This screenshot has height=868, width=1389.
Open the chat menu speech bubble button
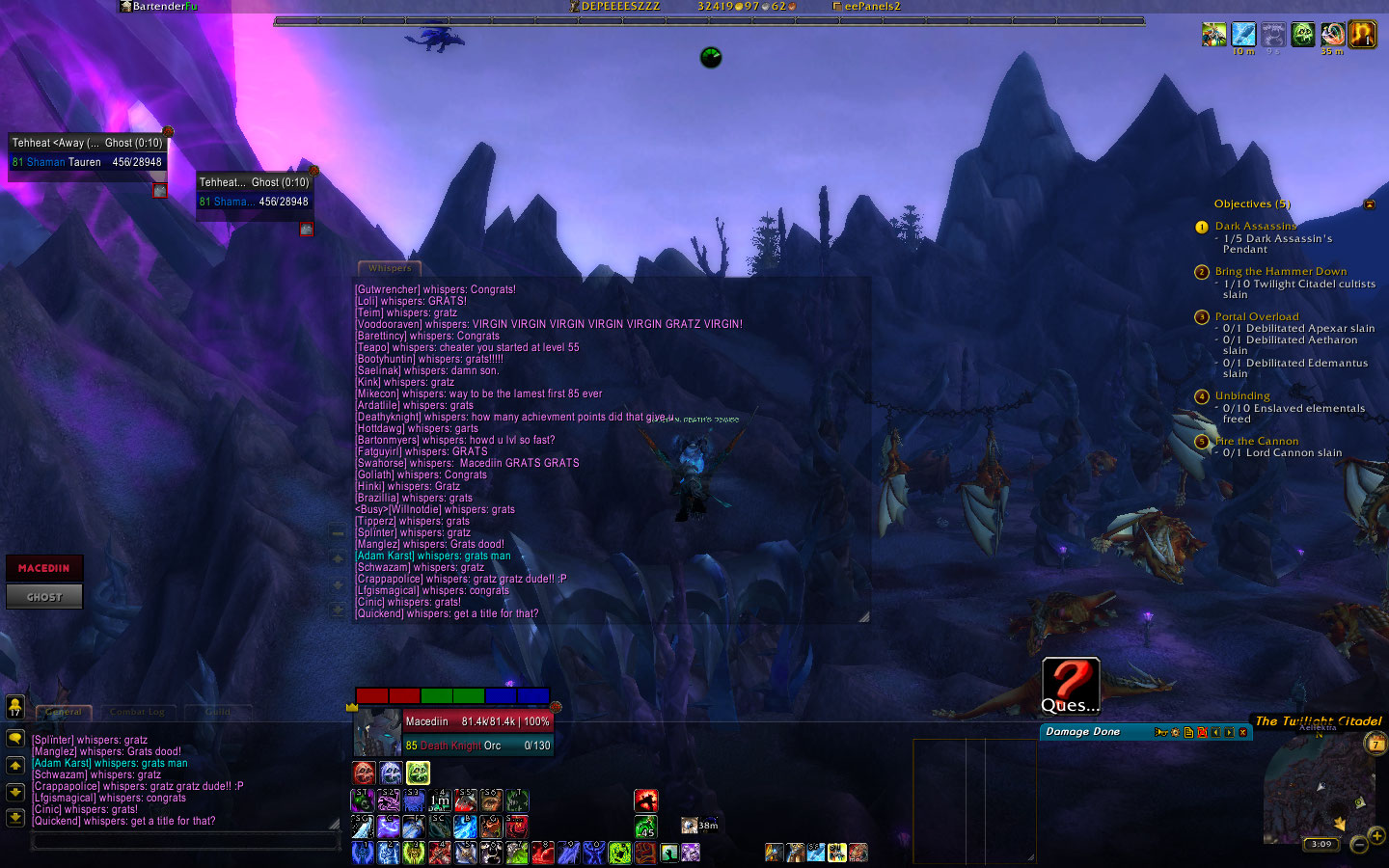pyautogui.click(x=15, y=738)
